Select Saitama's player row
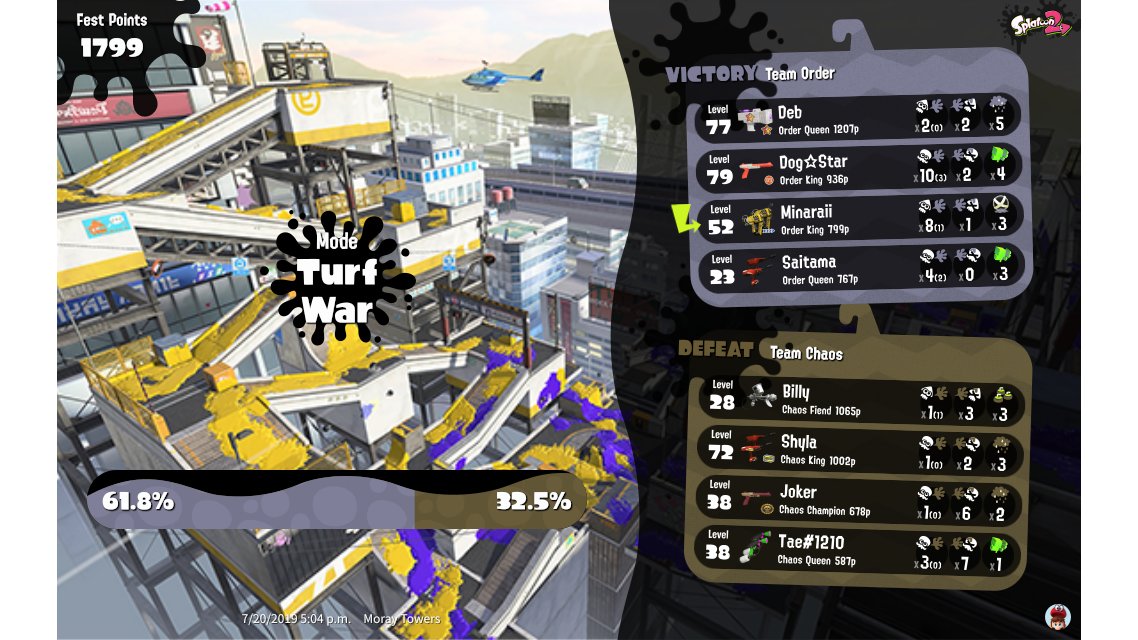The width and height of the screenshot is (1138, 640). (x=860, y=268)
